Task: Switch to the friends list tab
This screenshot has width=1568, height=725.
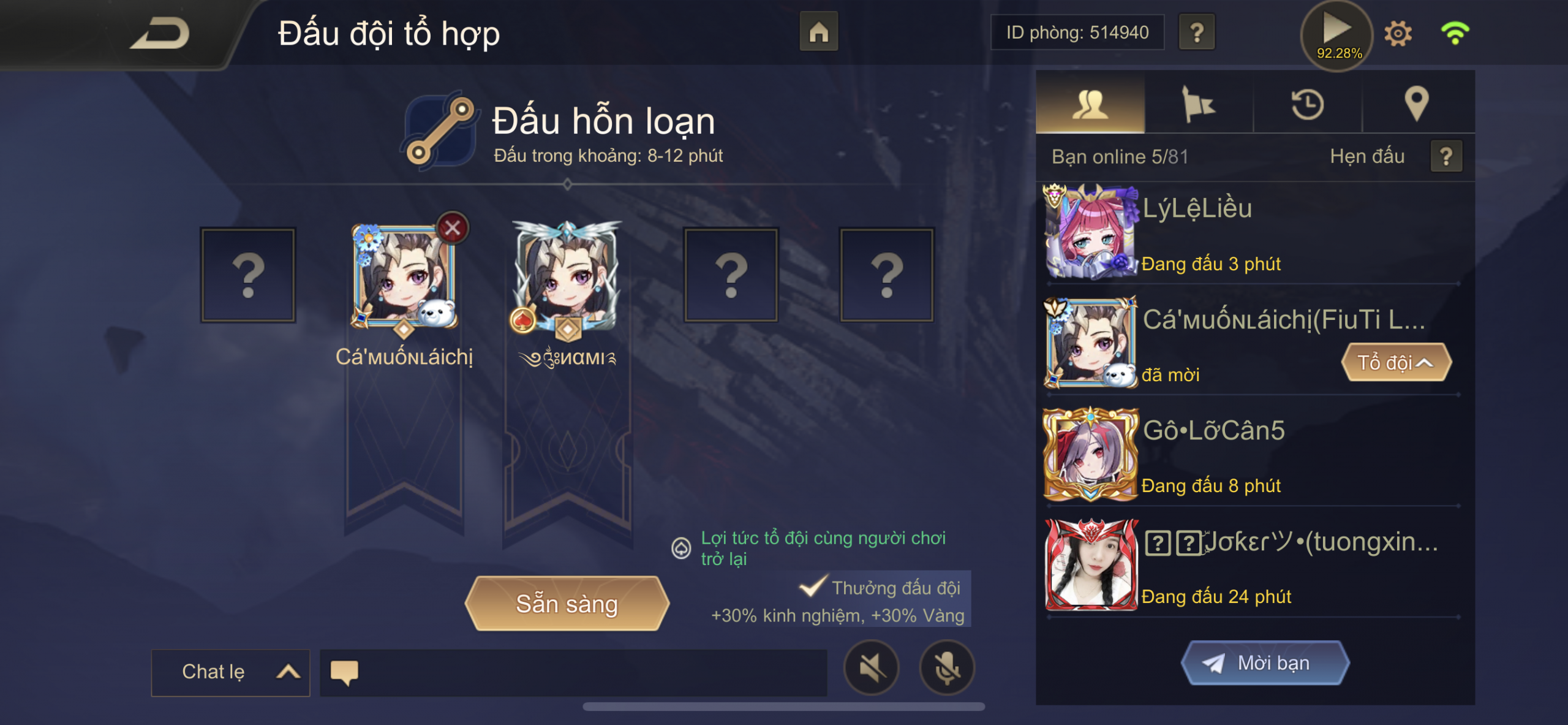Action: tap(1090, 103)
